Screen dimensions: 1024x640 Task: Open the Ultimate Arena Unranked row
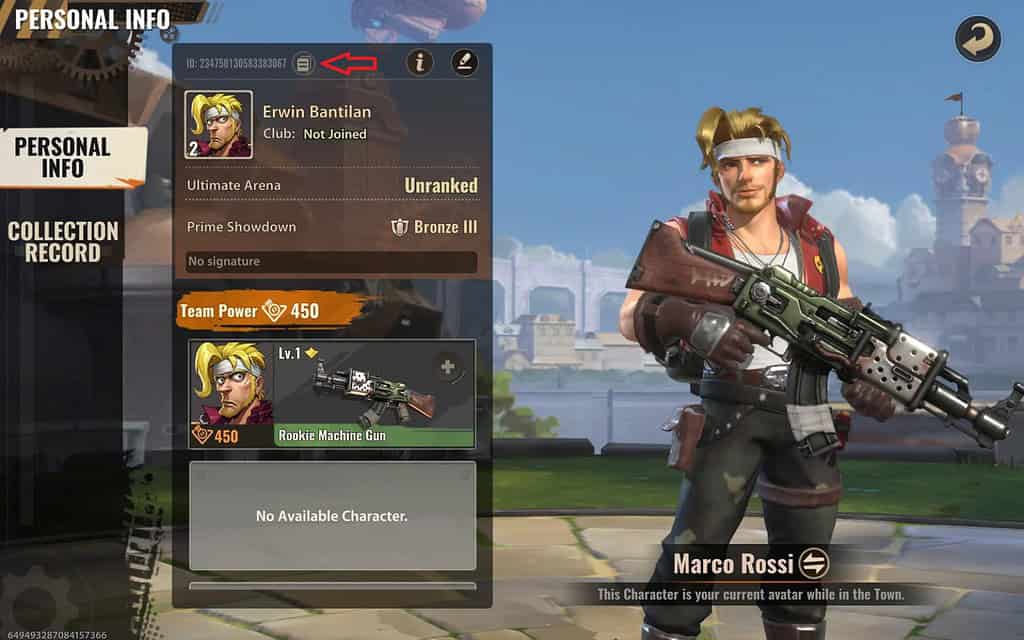(x=331, y=185)
